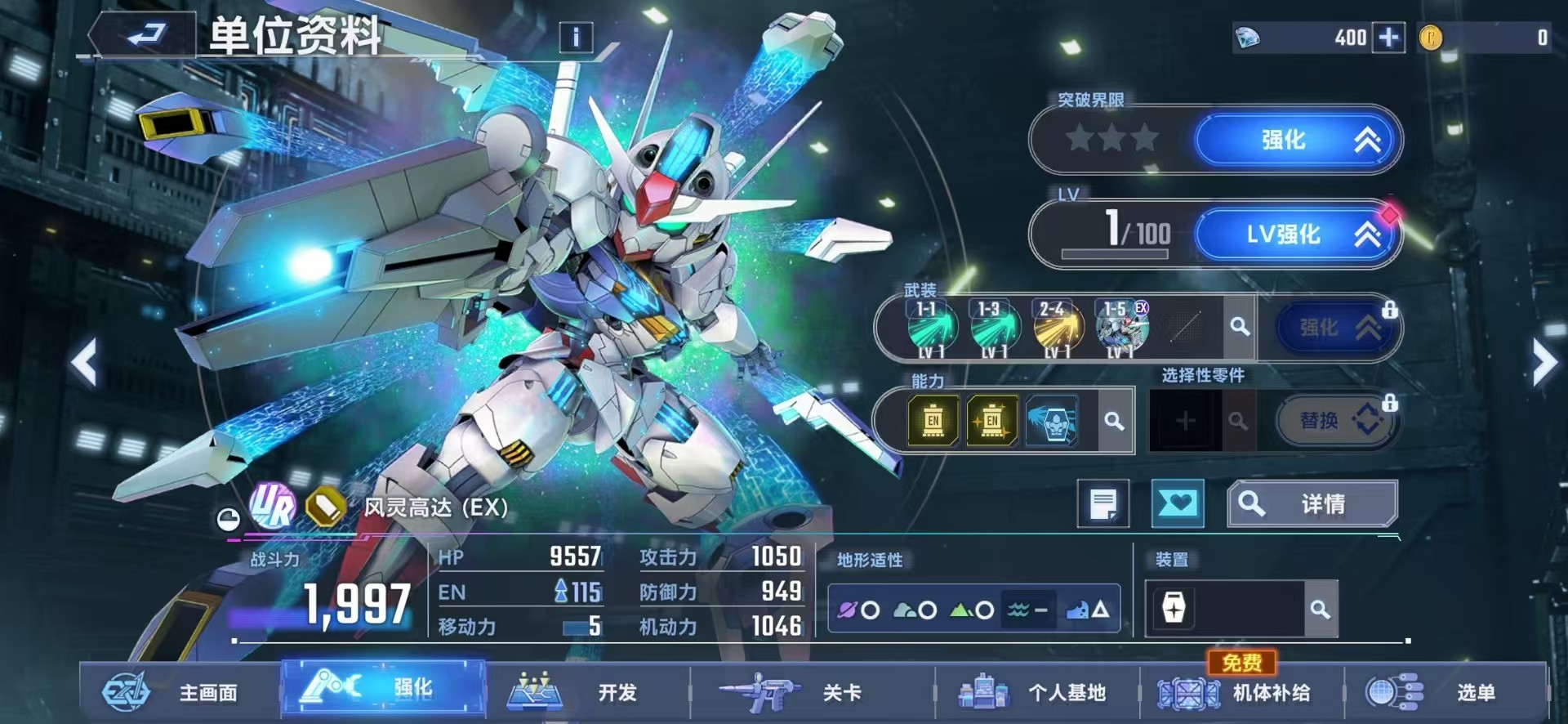Open the EN ability icon in 能力 section
The width and height of the screenshot is (1568, 724).
[x=932, y=421]
